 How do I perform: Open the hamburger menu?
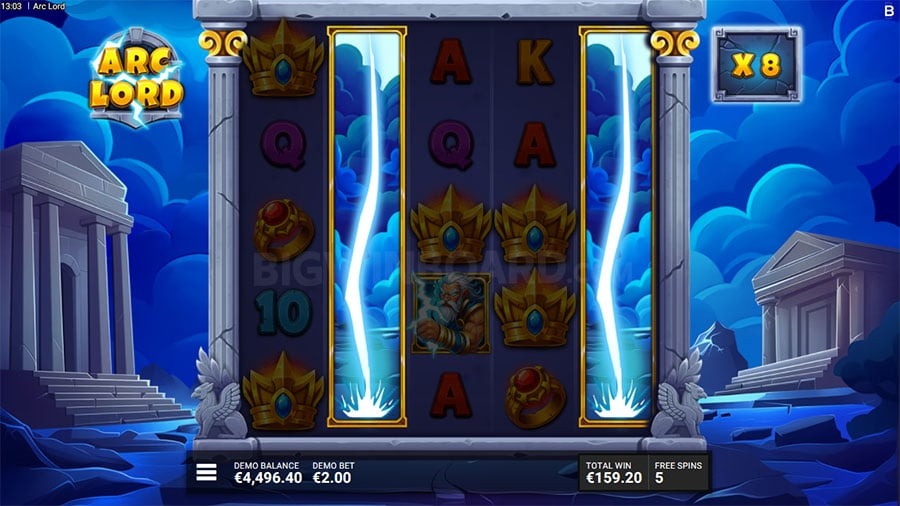coord(206,473)
